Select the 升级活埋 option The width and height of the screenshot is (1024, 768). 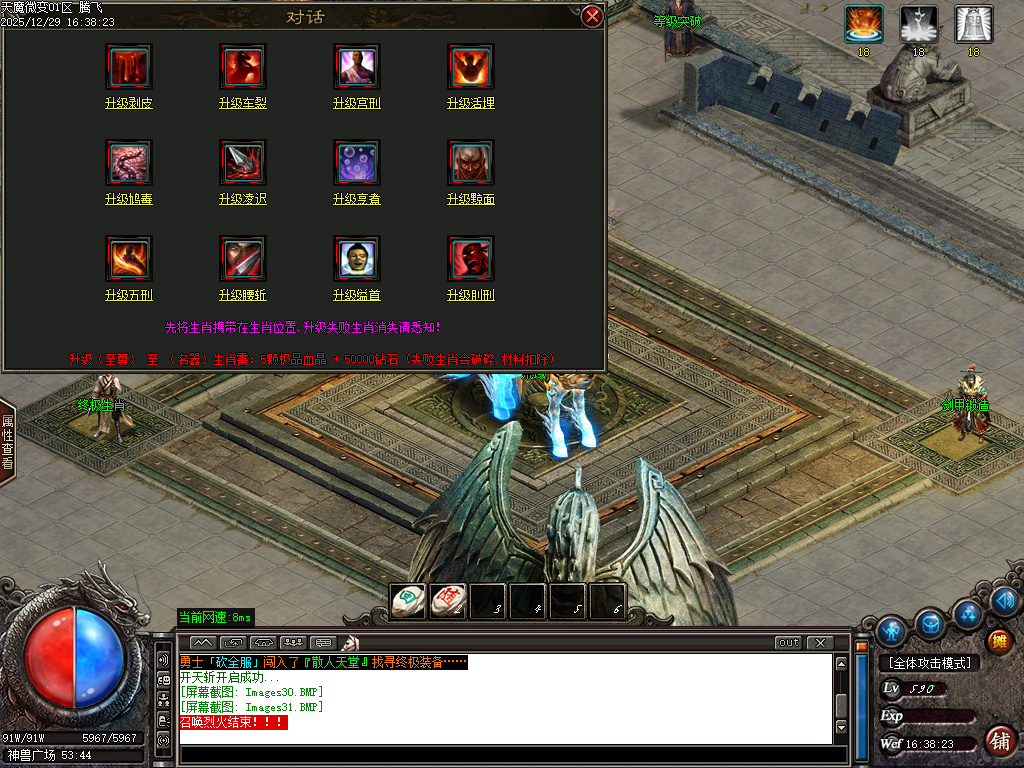pyautogui.click(x=471, y=103)
